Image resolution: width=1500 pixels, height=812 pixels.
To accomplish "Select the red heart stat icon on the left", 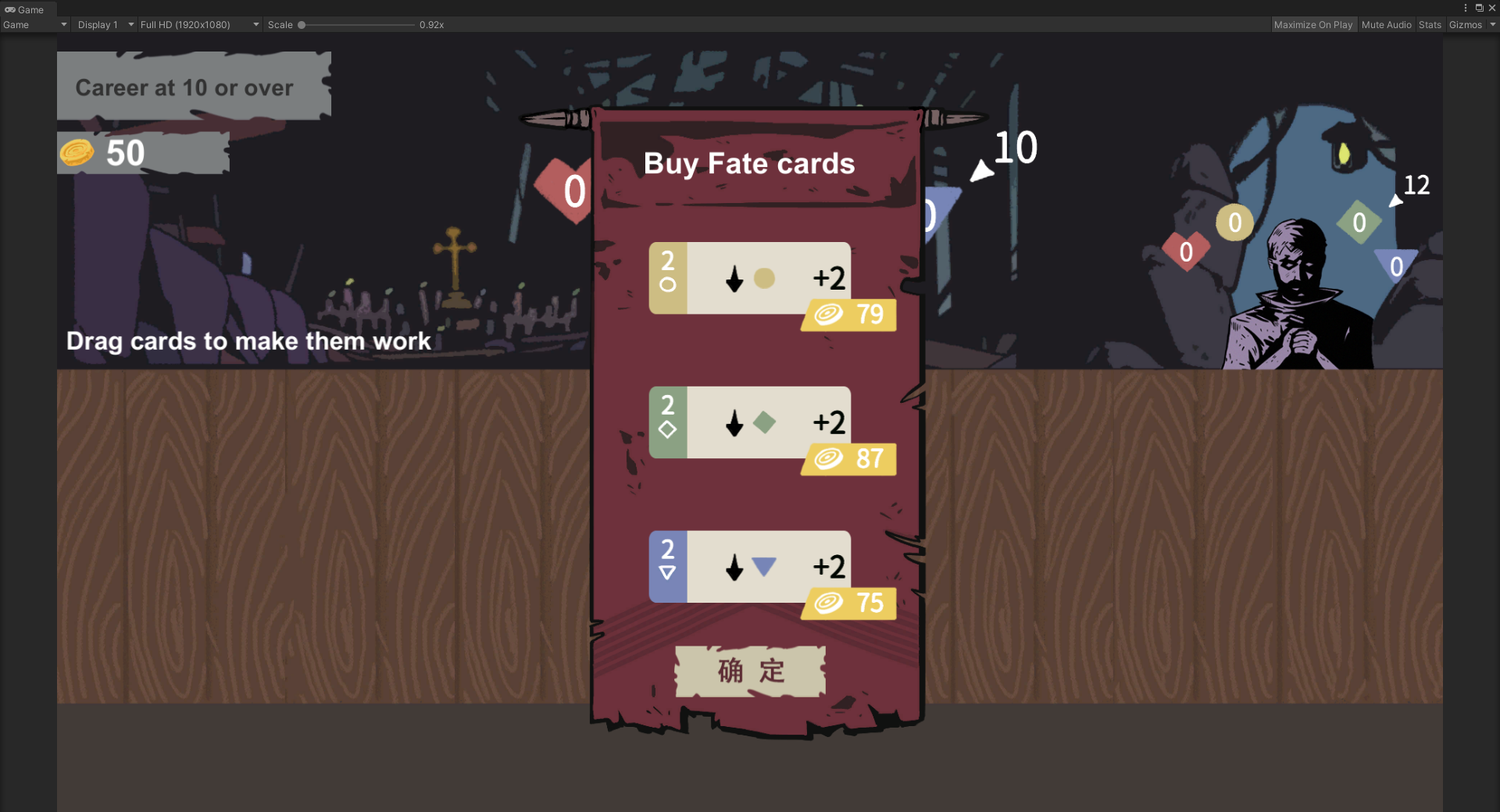I will click(566, 190).
